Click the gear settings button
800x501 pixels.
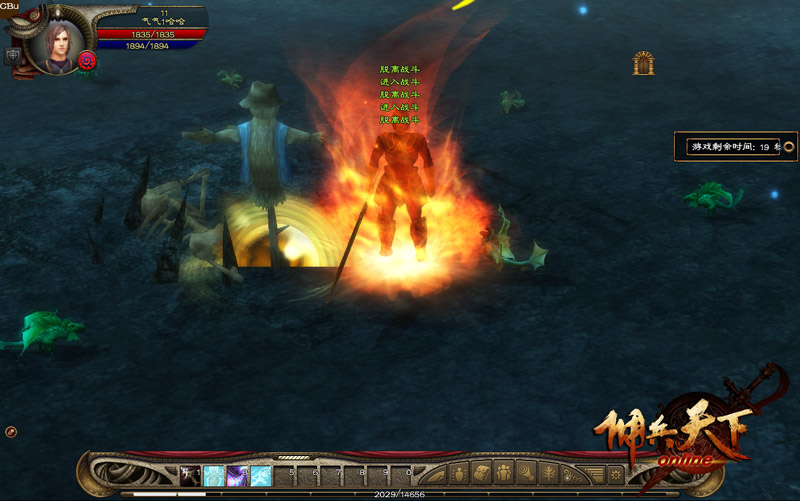(616, 474)
